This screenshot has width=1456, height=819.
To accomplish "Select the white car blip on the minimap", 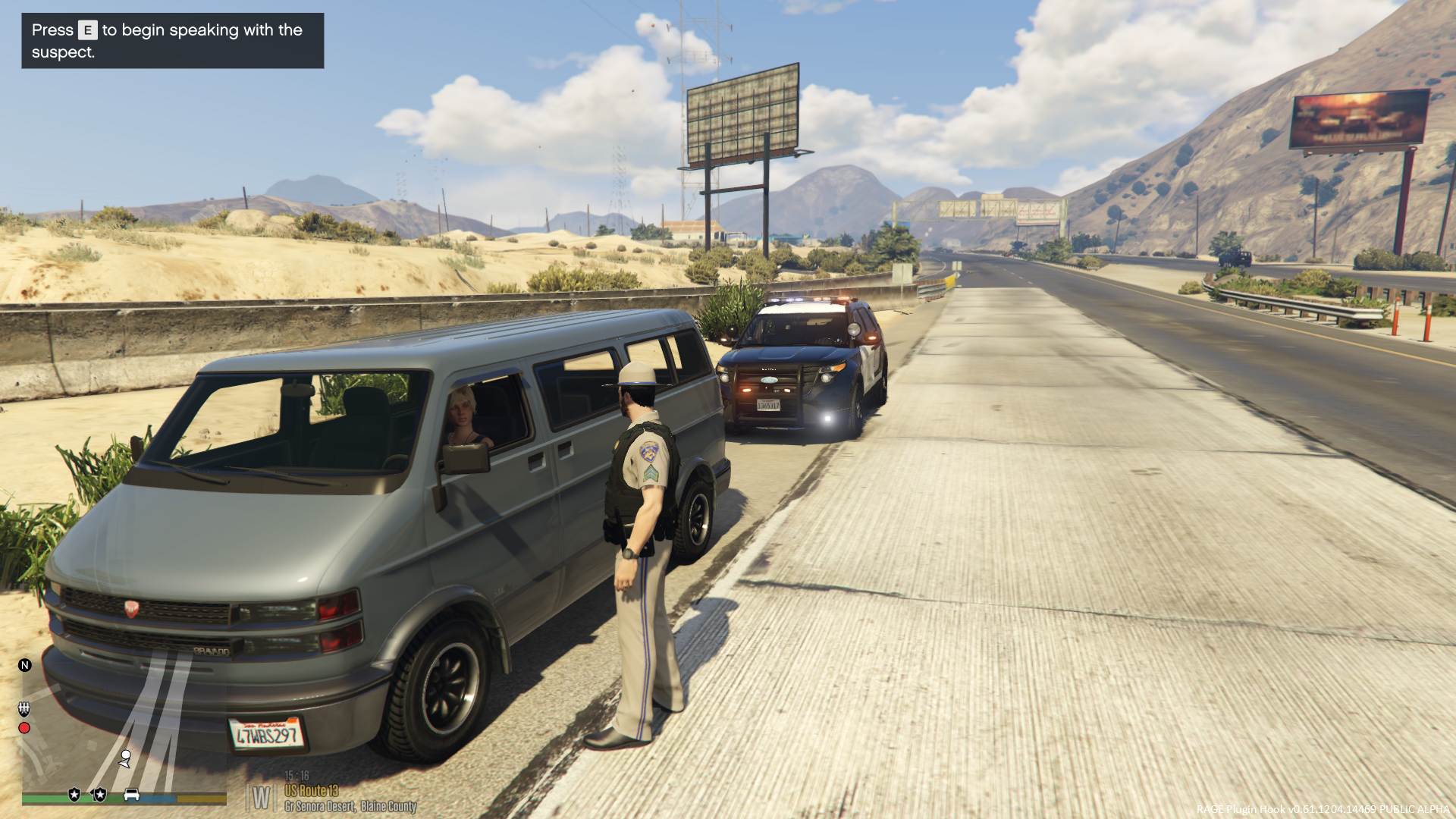I will [x=131, y=794].
